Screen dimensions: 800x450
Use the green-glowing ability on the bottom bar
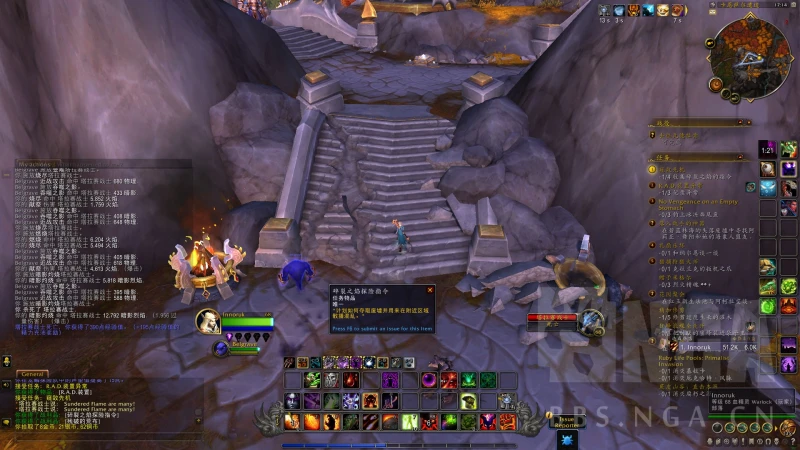coord(409,422)
